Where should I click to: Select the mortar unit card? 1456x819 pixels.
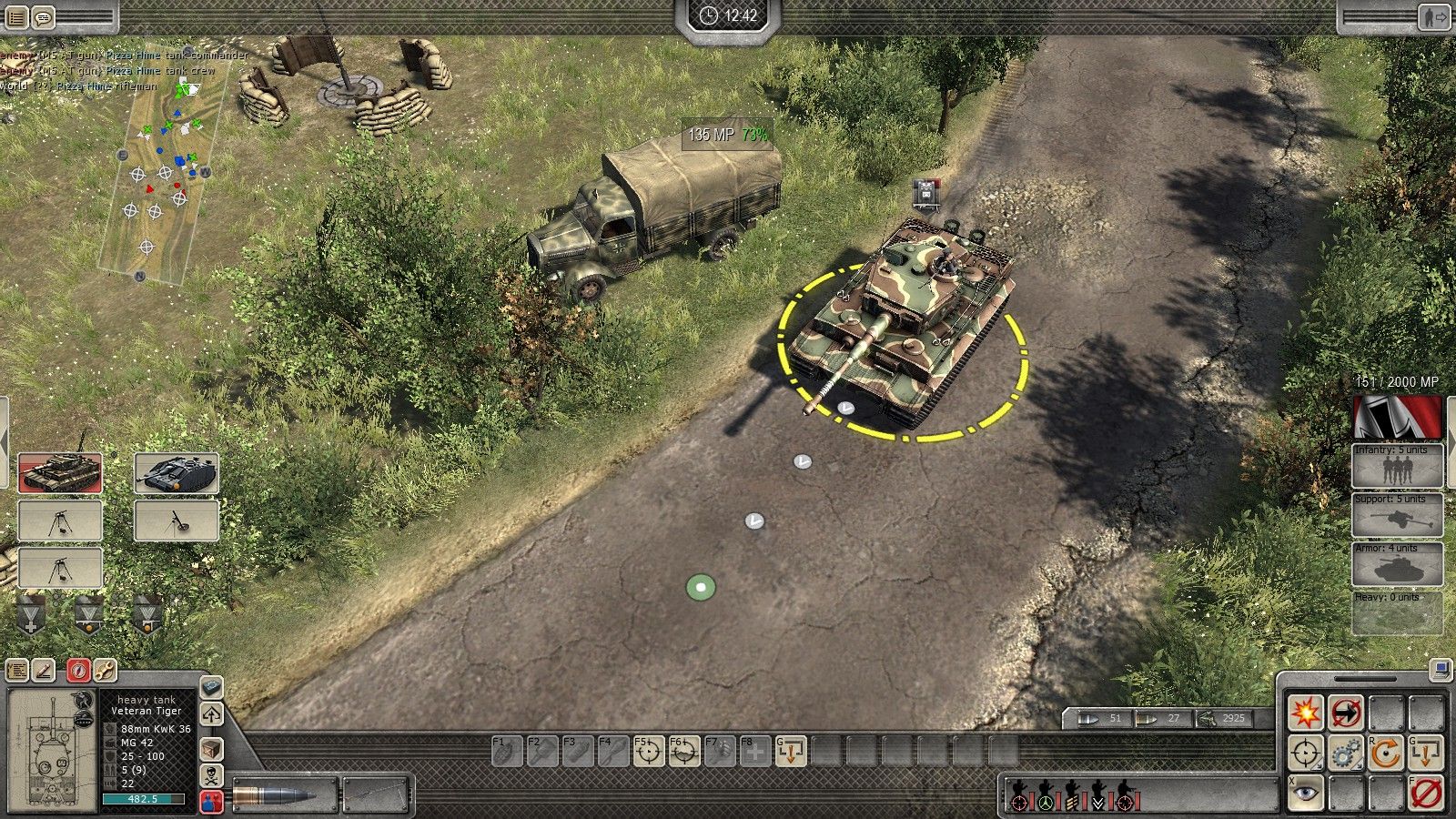[177, 521]
